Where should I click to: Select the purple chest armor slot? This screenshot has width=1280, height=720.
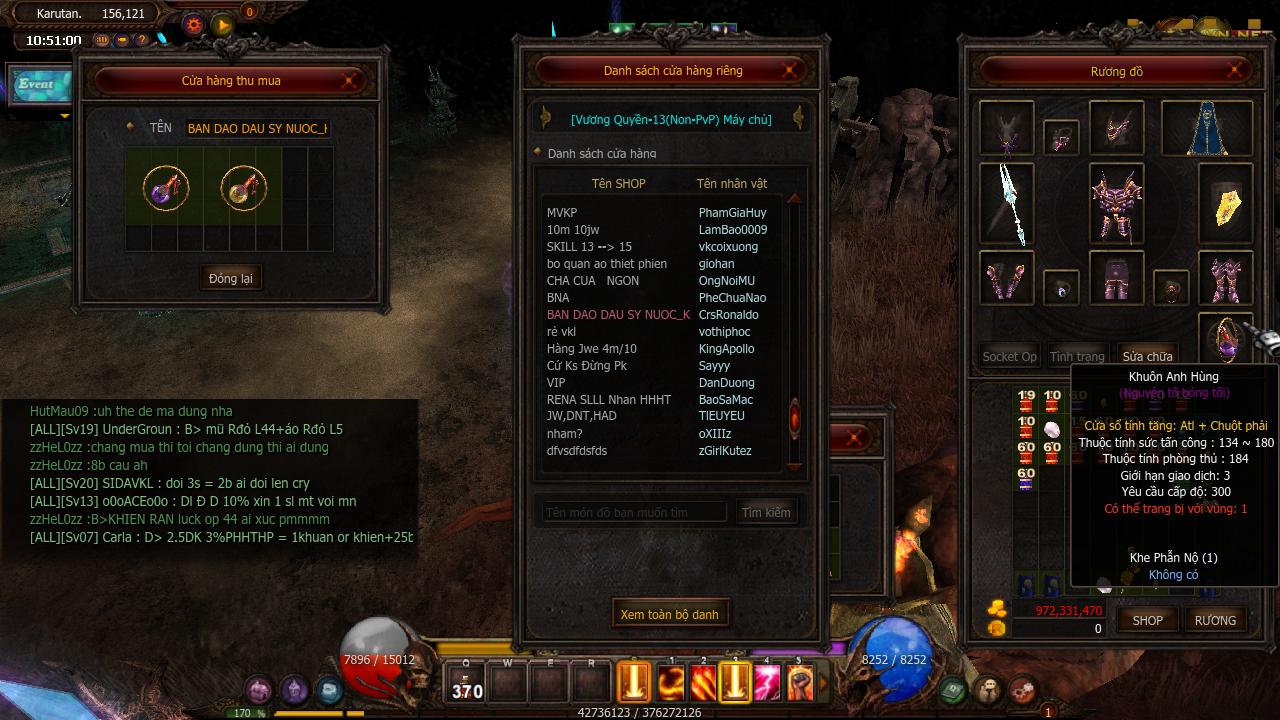tap(1116, 205)
